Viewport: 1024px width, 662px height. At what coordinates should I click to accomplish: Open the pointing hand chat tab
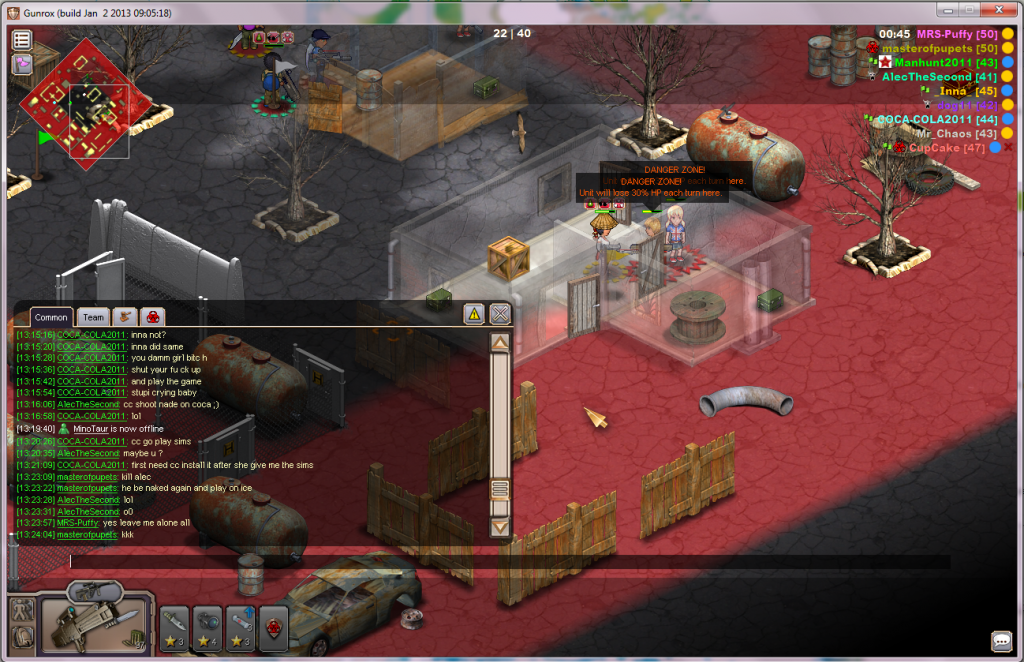(x=125, y=317)
